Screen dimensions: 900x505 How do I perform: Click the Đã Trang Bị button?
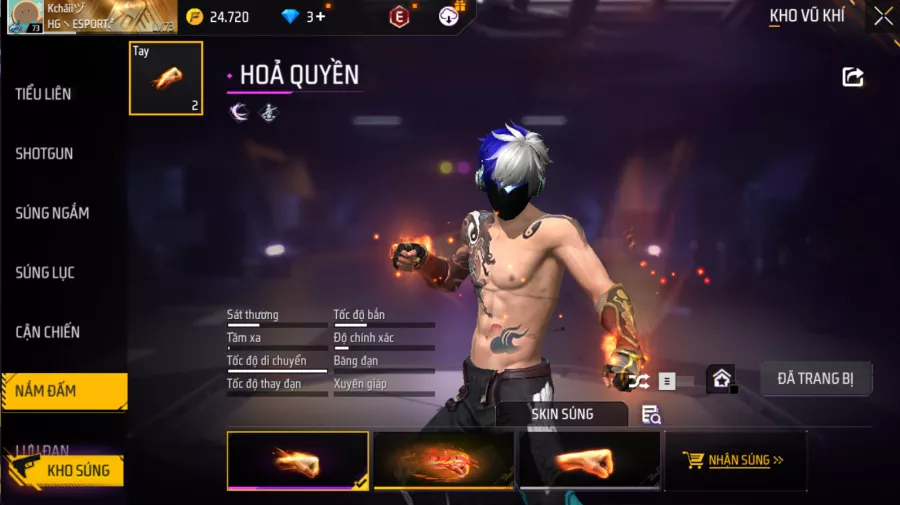click(816, 379)
